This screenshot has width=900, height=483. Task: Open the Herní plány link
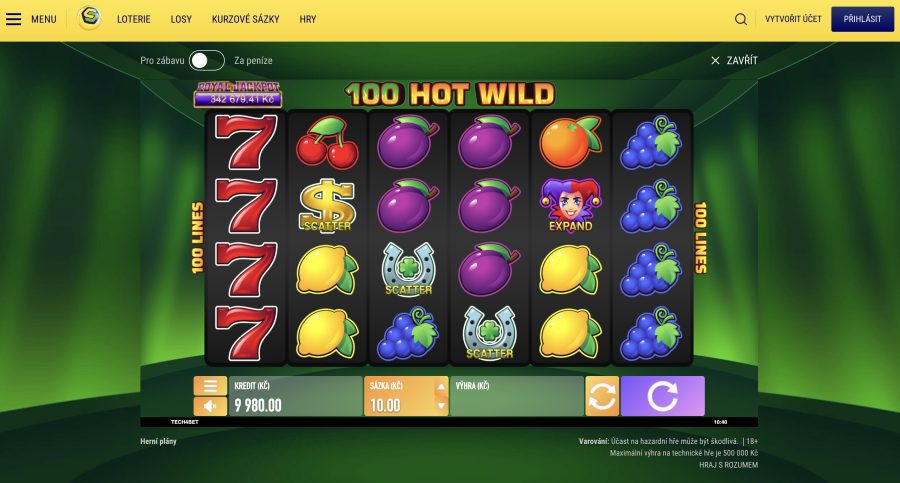pyautogui.click(x=160, y=441)
